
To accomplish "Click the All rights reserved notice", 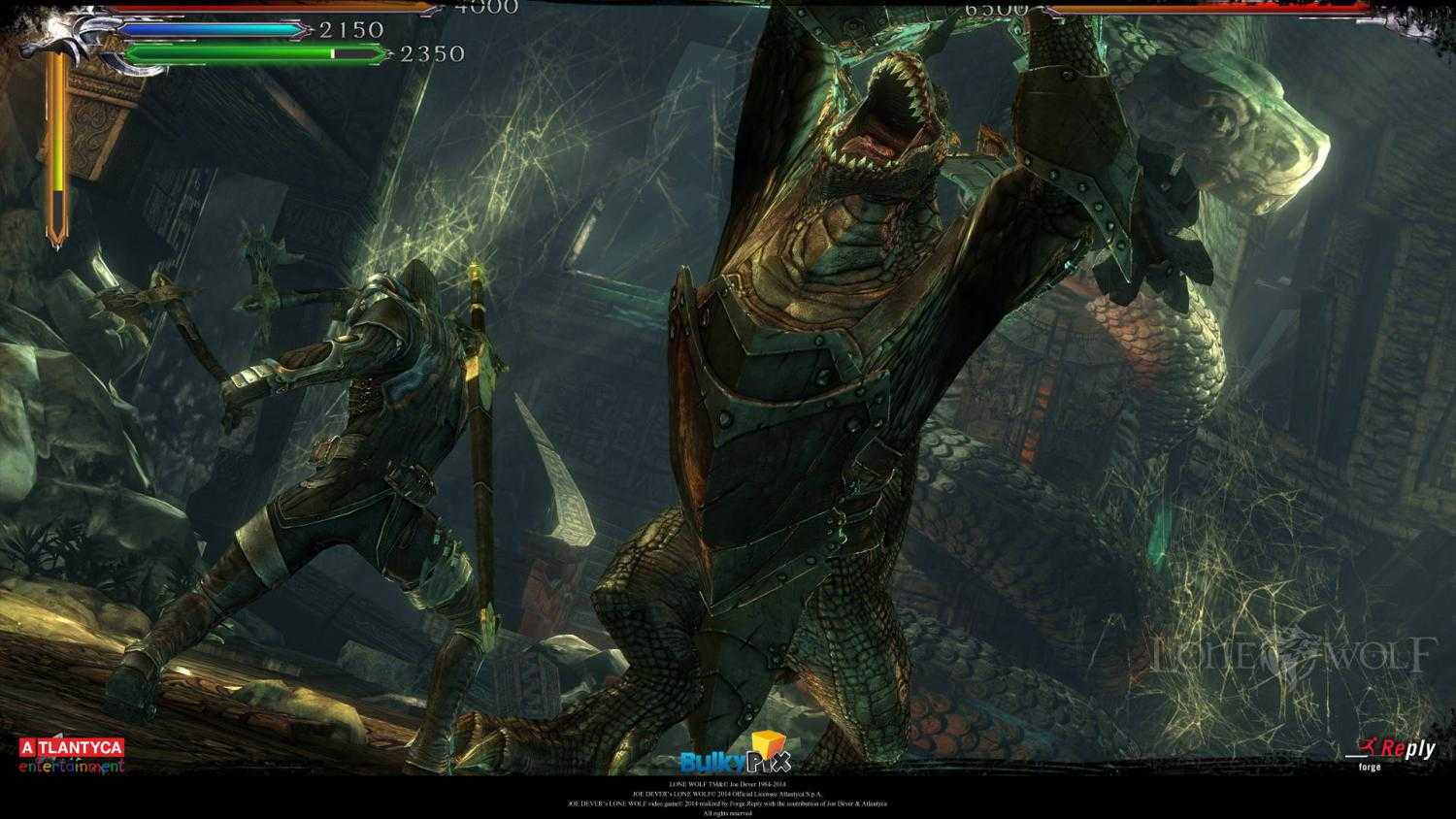I will [x=728, y=813].
